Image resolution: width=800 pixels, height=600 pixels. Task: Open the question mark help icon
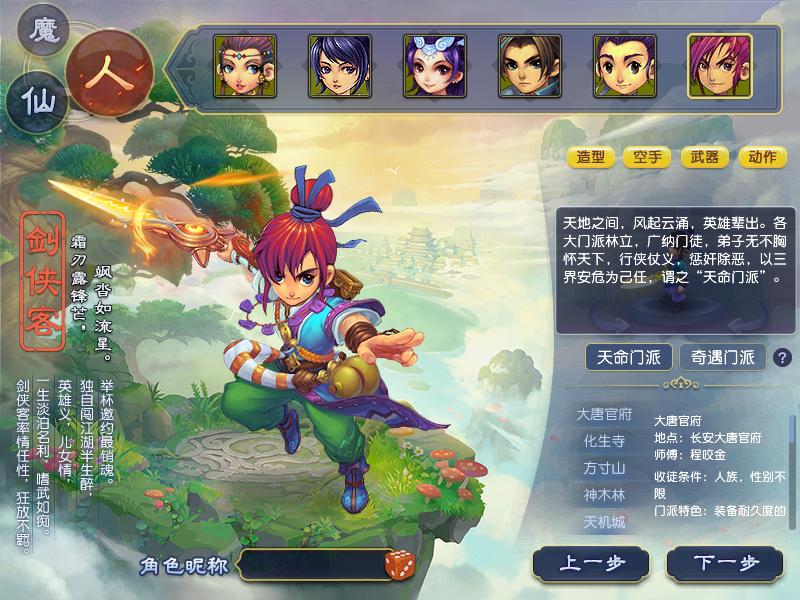click(x=782, y=357)
